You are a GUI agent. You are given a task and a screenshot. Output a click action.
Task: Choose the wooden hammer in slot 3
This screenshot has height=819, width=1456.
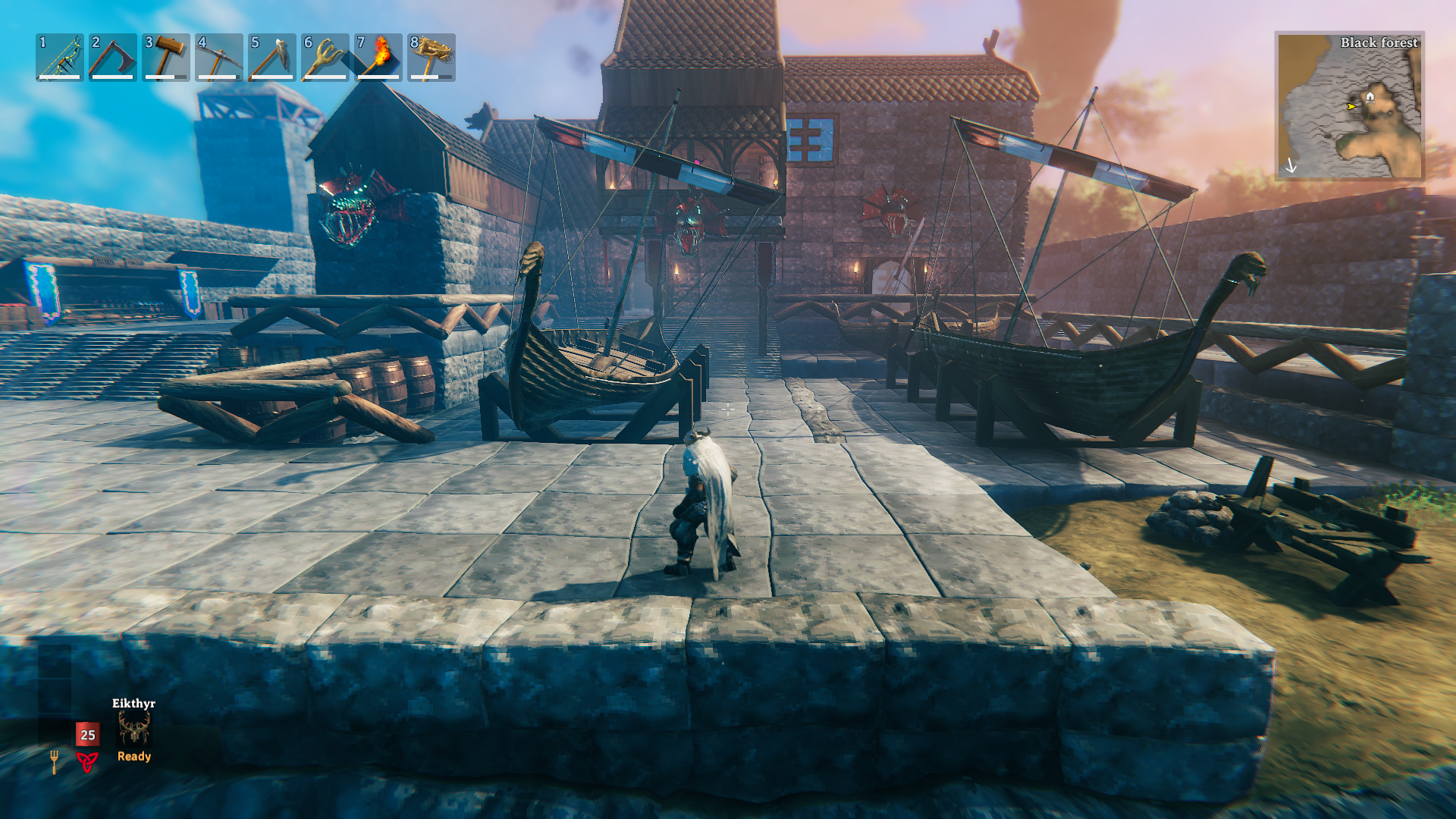(x=166, y=57)
